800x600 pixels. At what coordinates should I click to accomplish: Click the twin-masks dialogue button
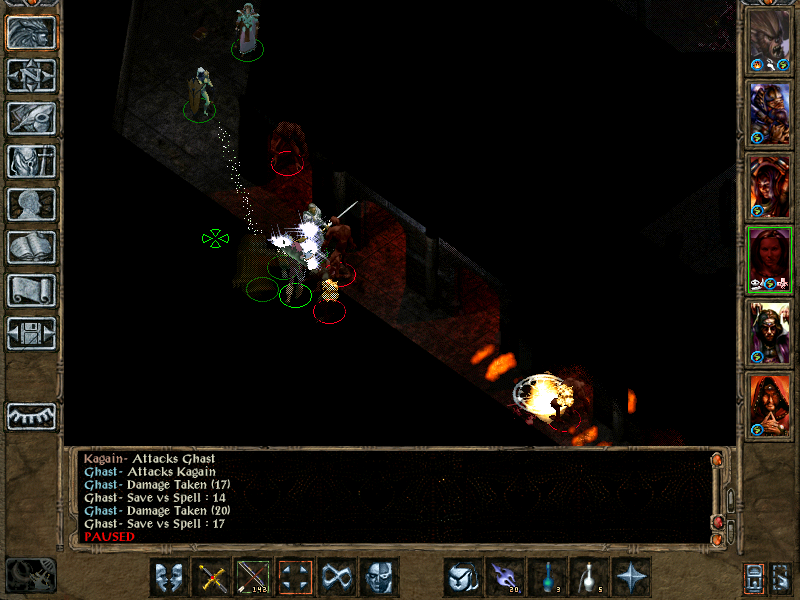tap(170, 577)
